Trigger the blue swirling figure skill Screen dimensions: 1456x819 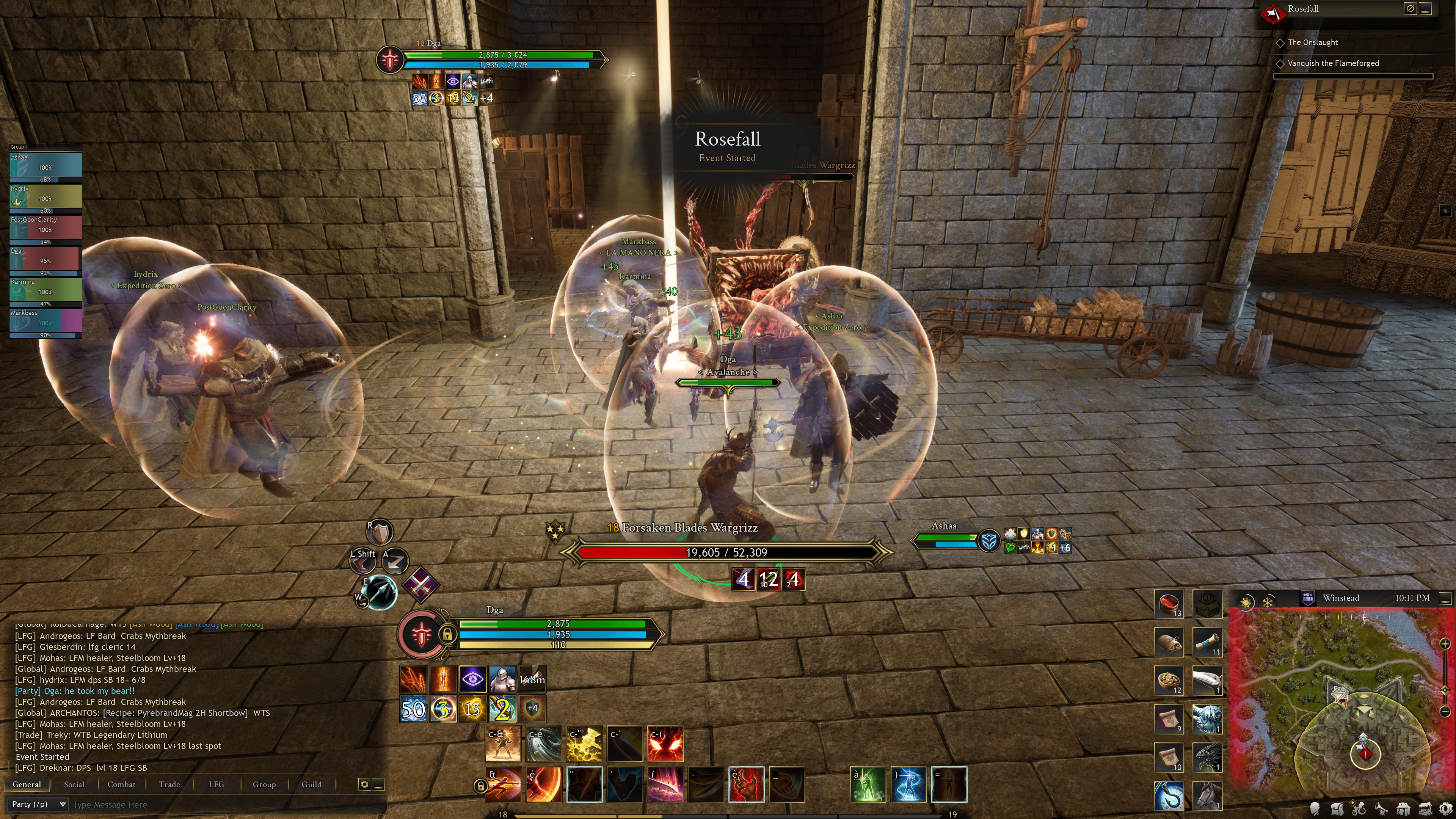[908, 784]
